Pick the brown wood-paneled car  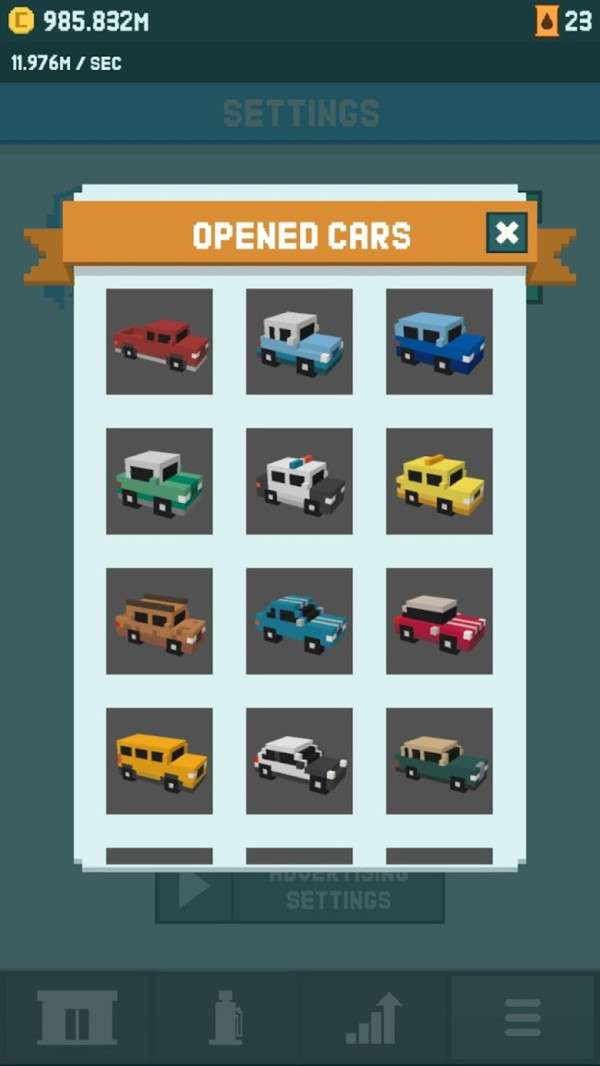tap(159, 621)
